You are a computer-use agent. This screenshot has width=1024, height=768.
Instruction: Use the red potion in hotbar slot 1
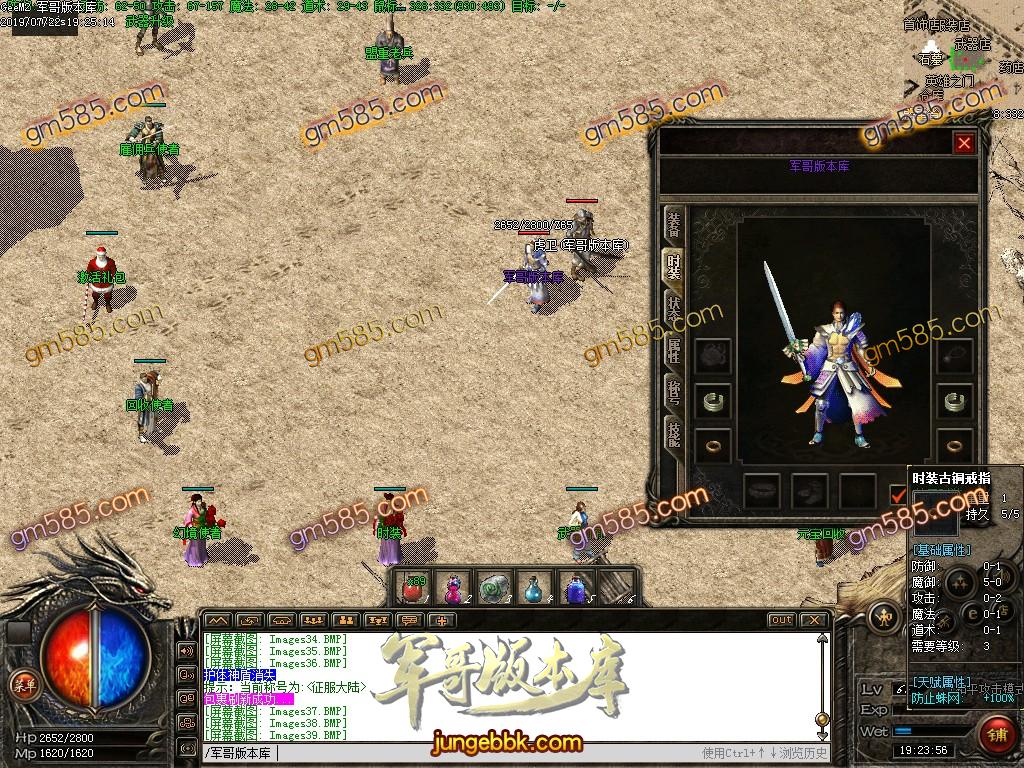pyautogui.click(x=412, y=588)
